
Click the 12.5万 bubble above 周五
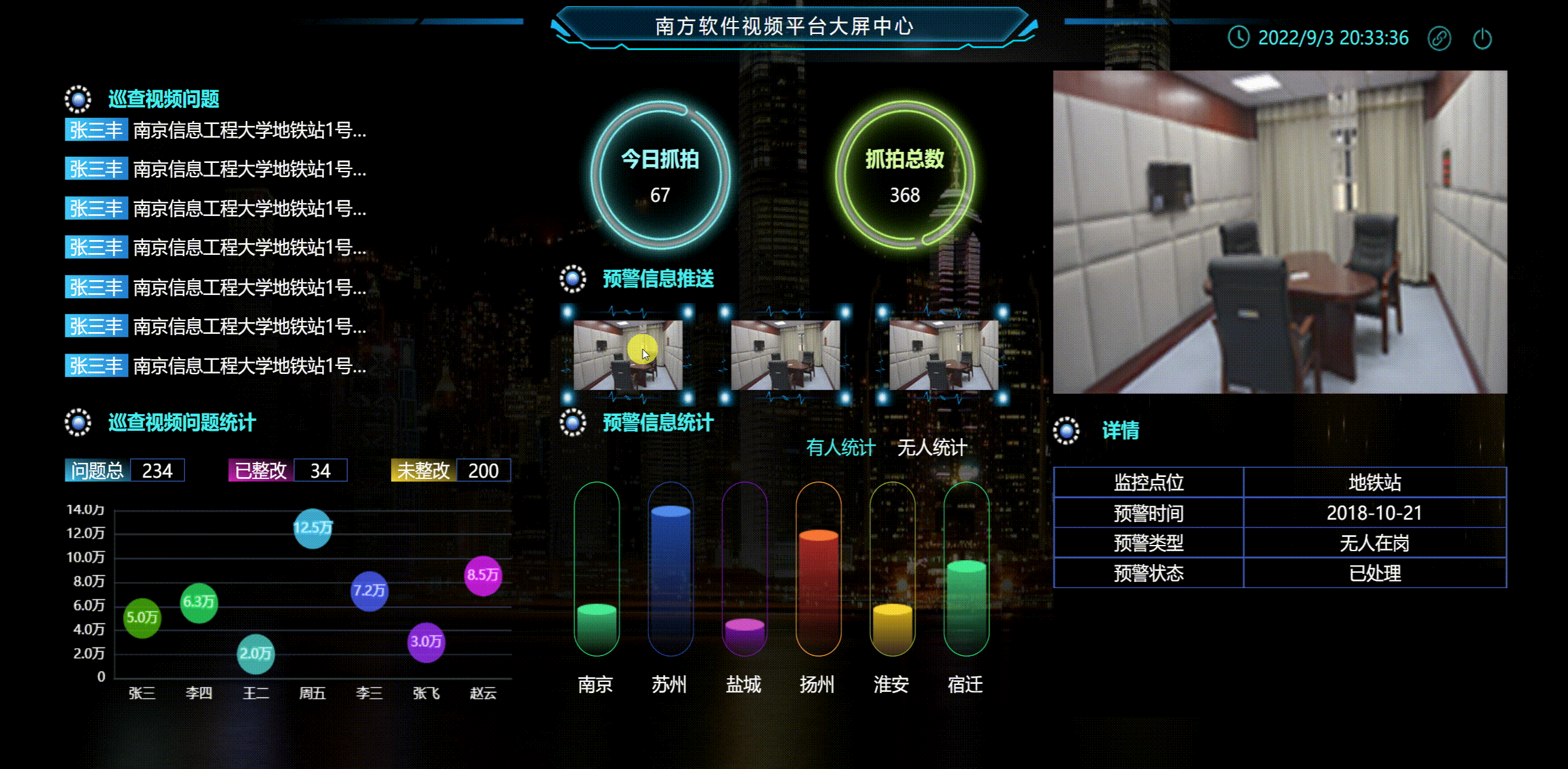coord(312,528)
